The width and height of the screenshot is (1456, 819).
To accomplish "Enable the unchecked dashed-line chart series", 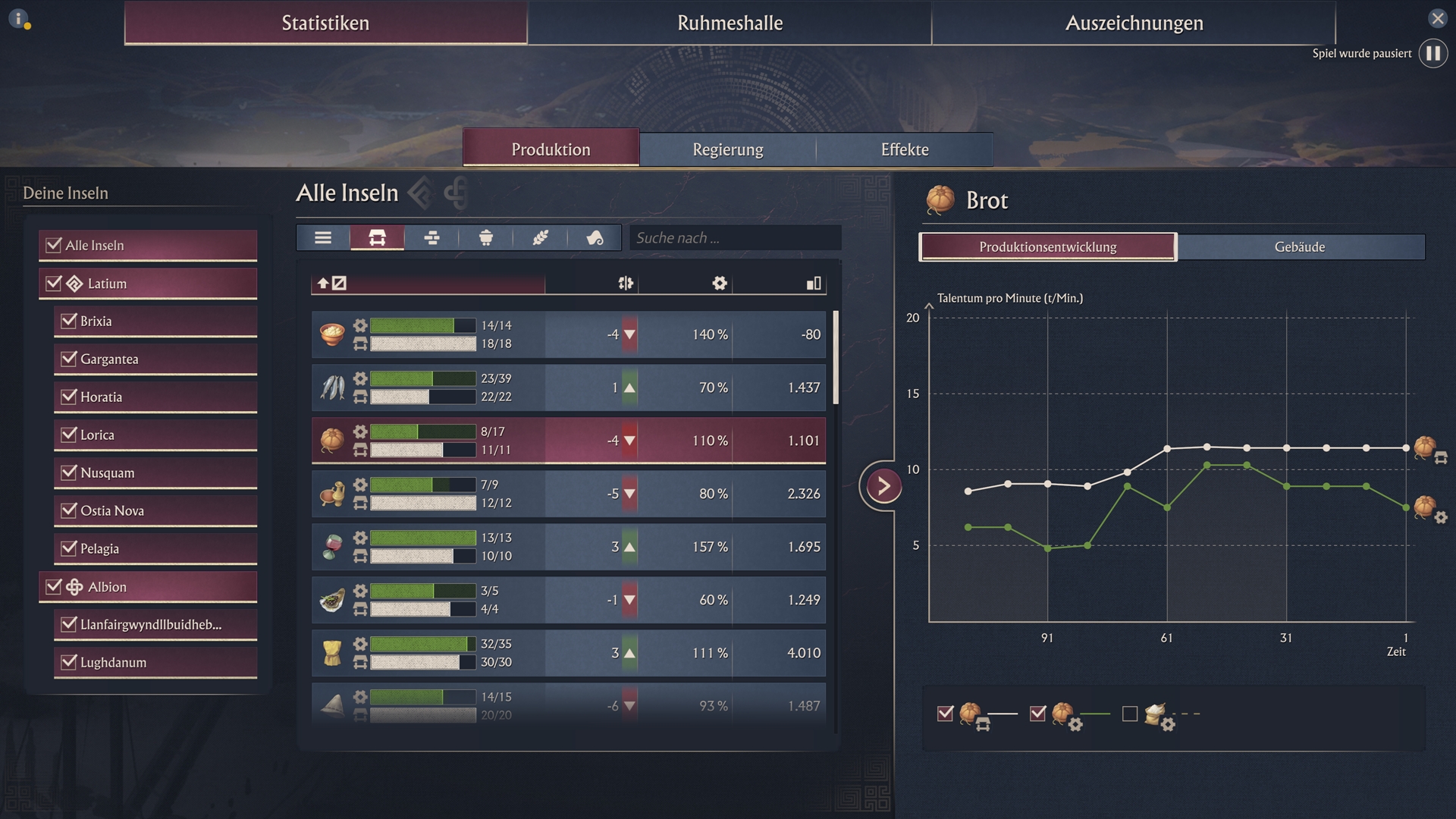I will tap(1130, 714).
